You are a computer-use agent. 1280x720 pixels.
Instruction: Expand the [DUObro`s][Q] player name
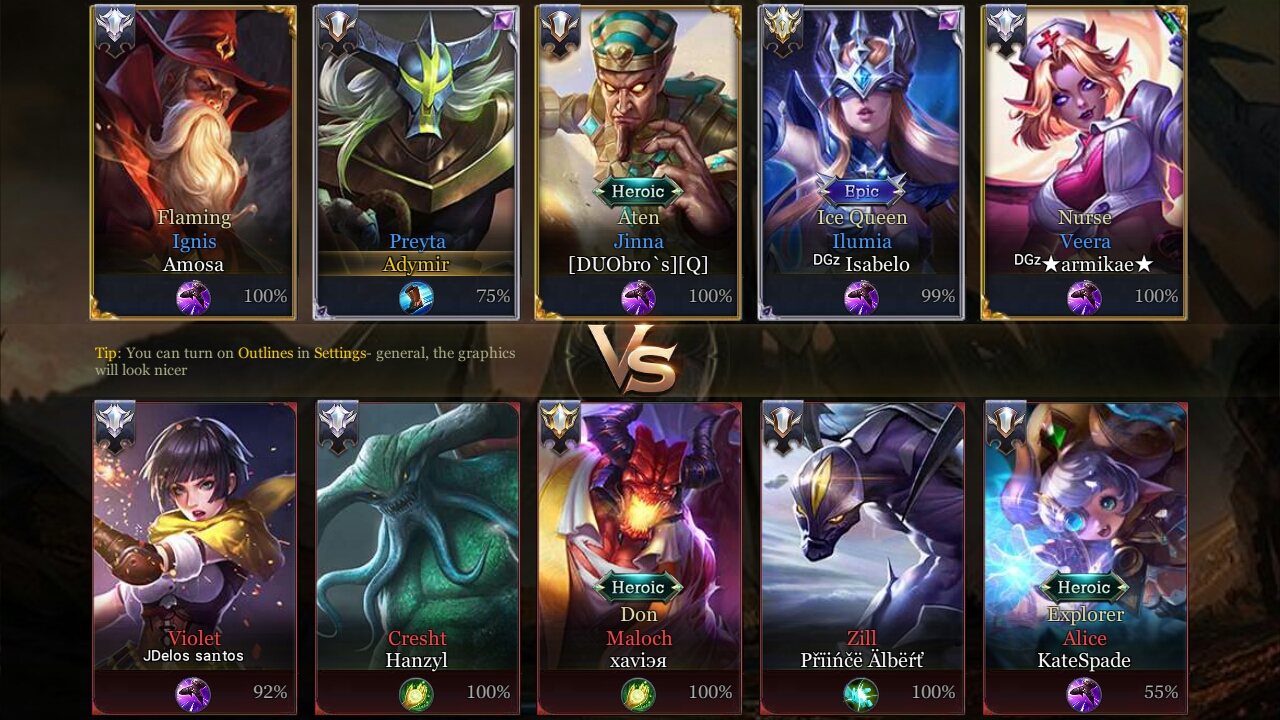tap(639, 264)
